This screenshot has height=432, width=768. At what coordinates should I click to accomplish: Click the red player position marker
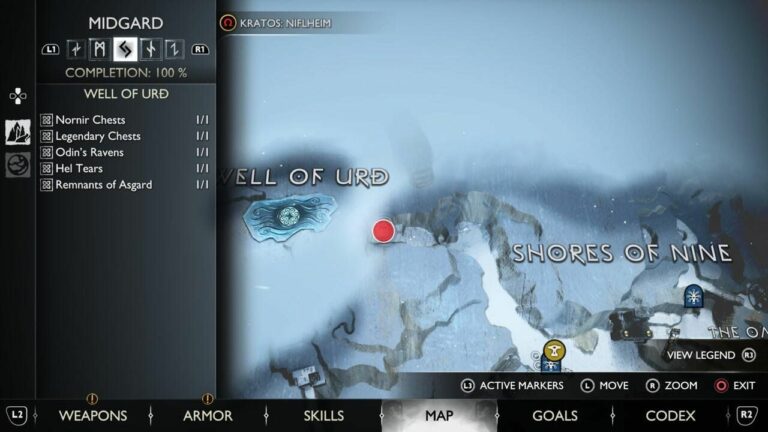(383, 232)
